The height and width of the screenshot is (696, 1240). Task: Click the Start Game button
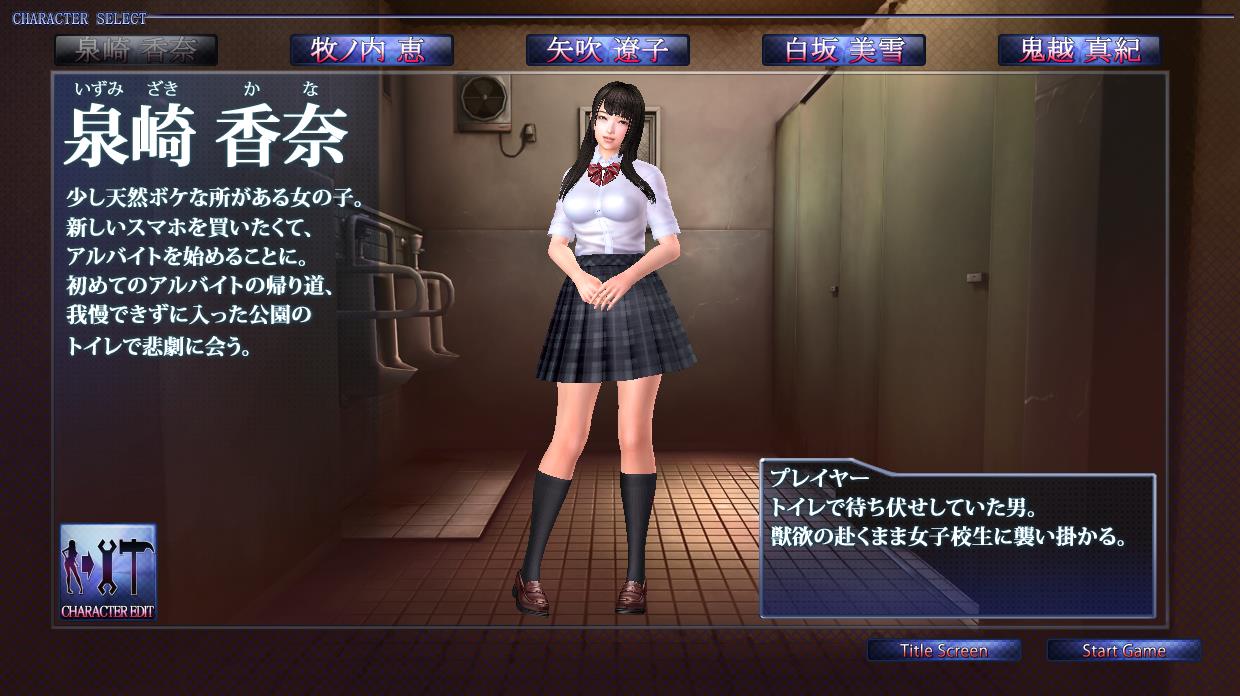click(1123, 651)
